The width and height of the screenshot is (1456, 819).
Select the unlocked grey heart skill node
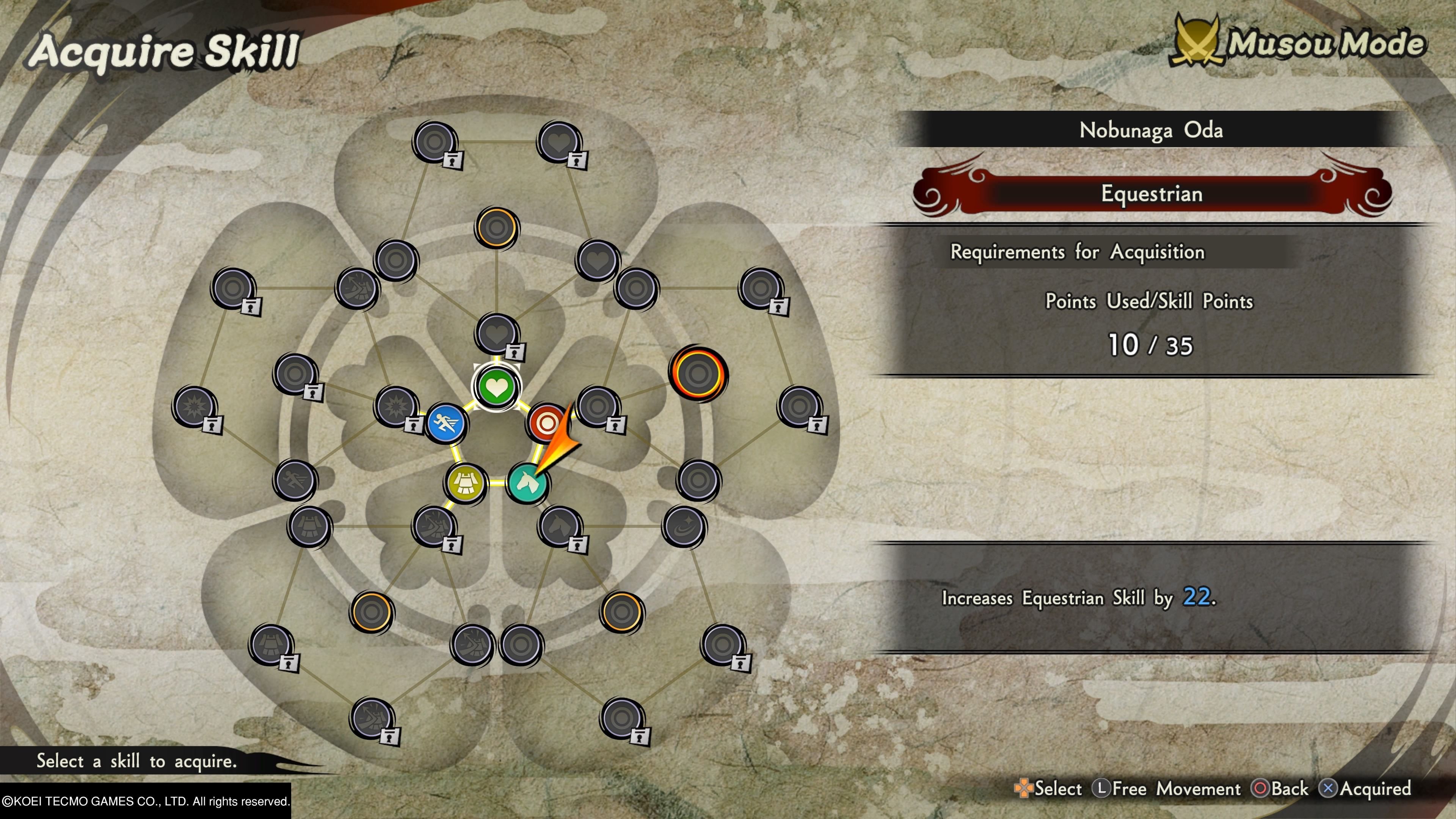click(598, 260)
